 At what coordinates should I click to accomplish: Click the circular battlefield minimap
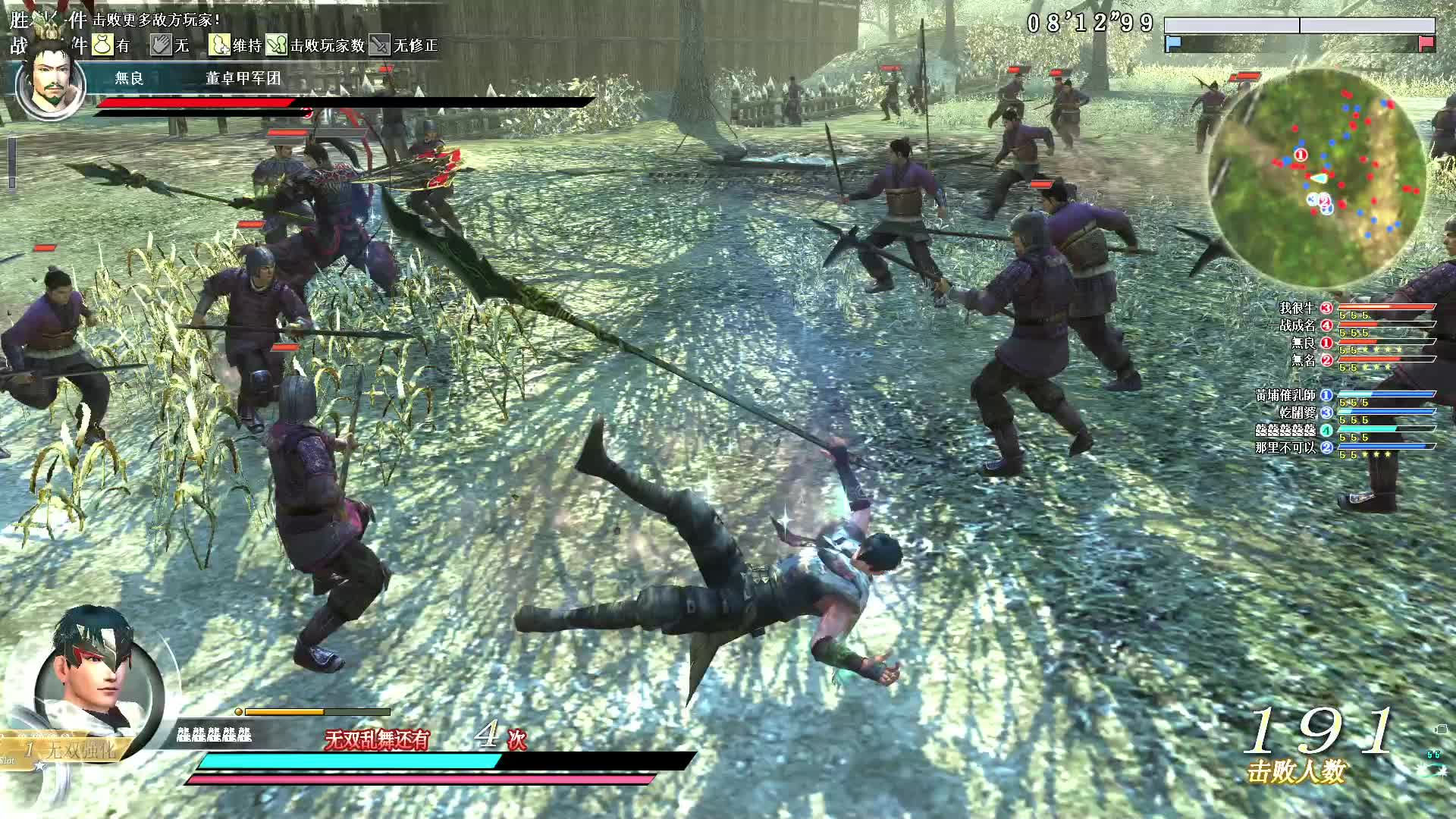[x=1316, y=180]
